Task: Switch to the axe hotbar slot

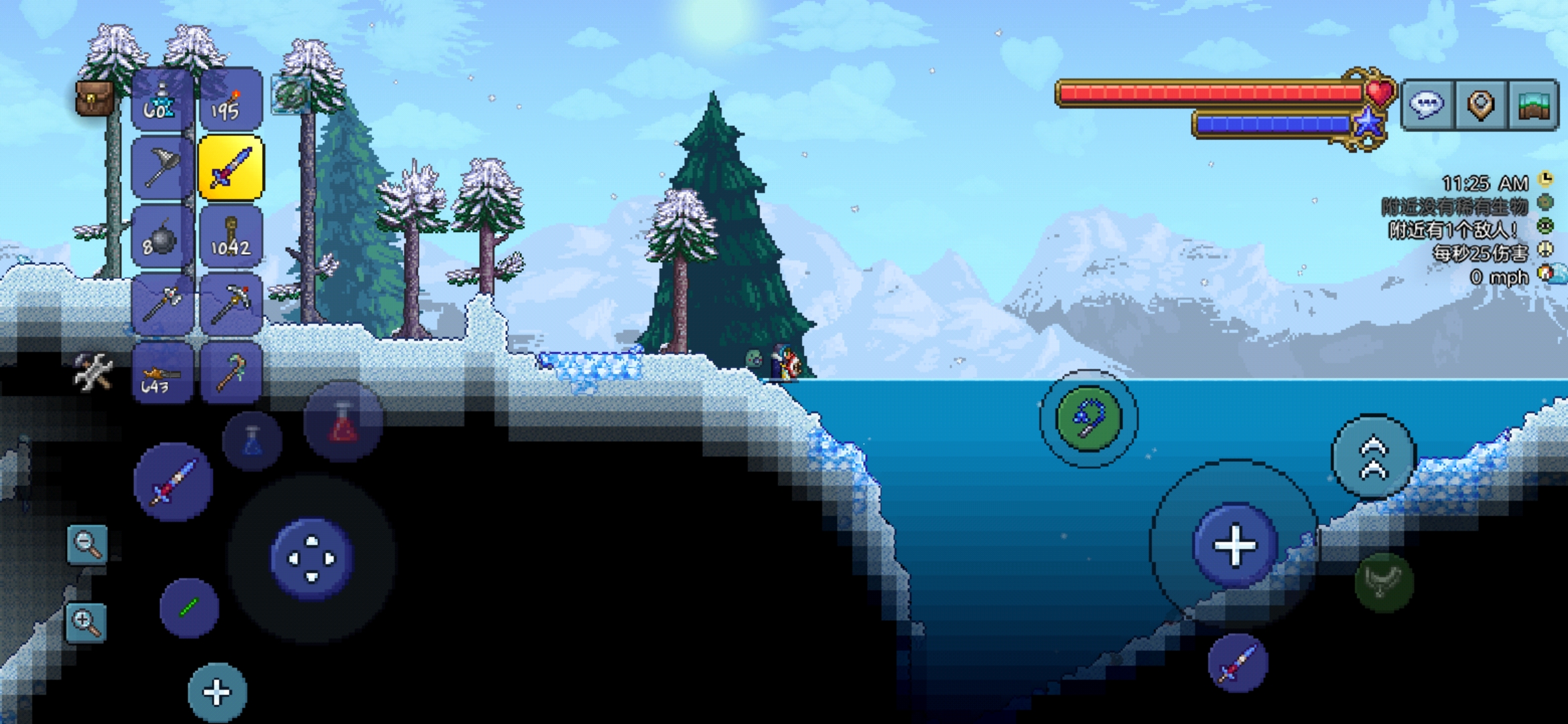Action: click(x=162, y=304)
